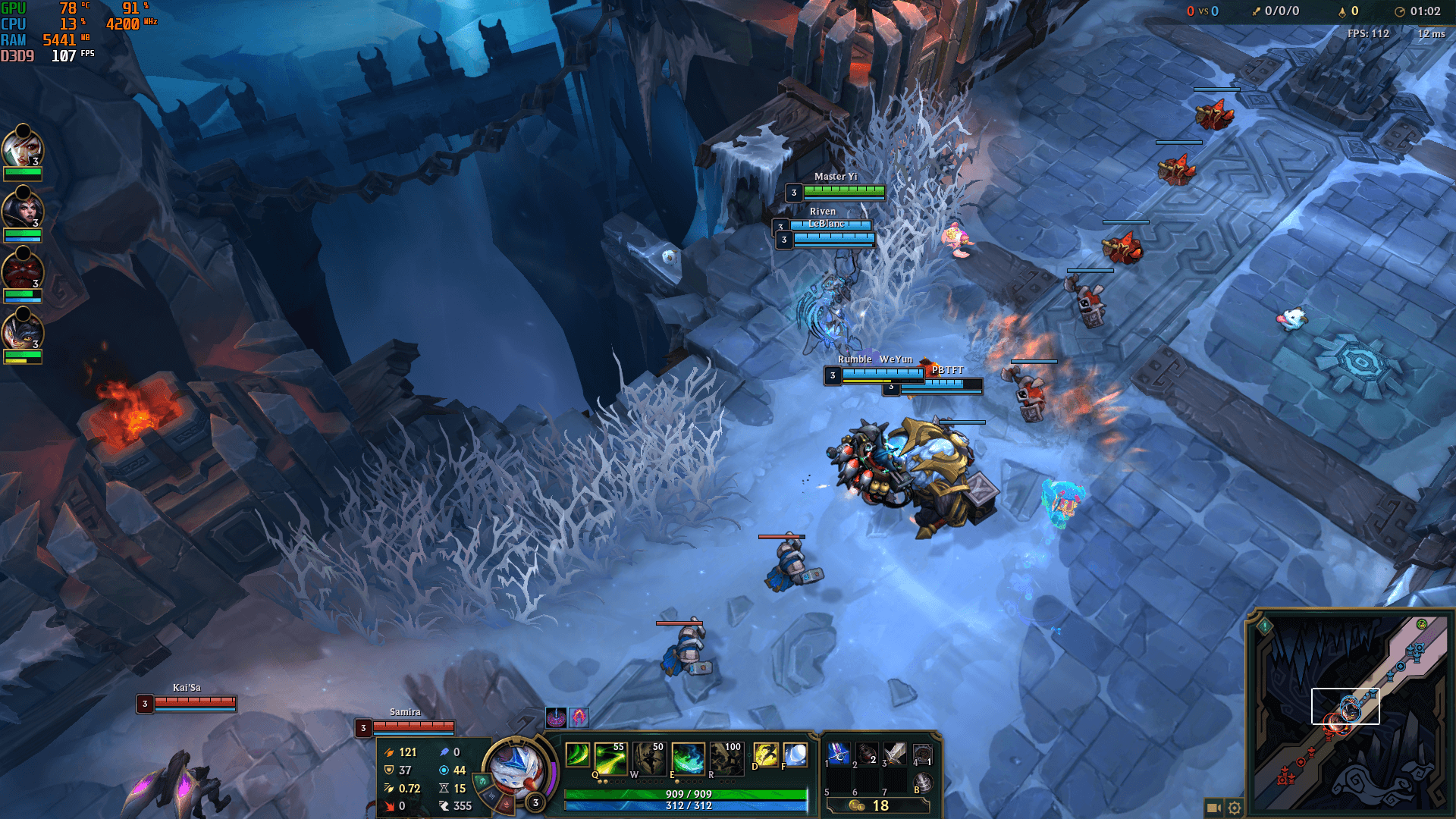Open the shop via the gold counter
The width and height of the screenshot is (1456, 819).
click(x=877, y=805)
